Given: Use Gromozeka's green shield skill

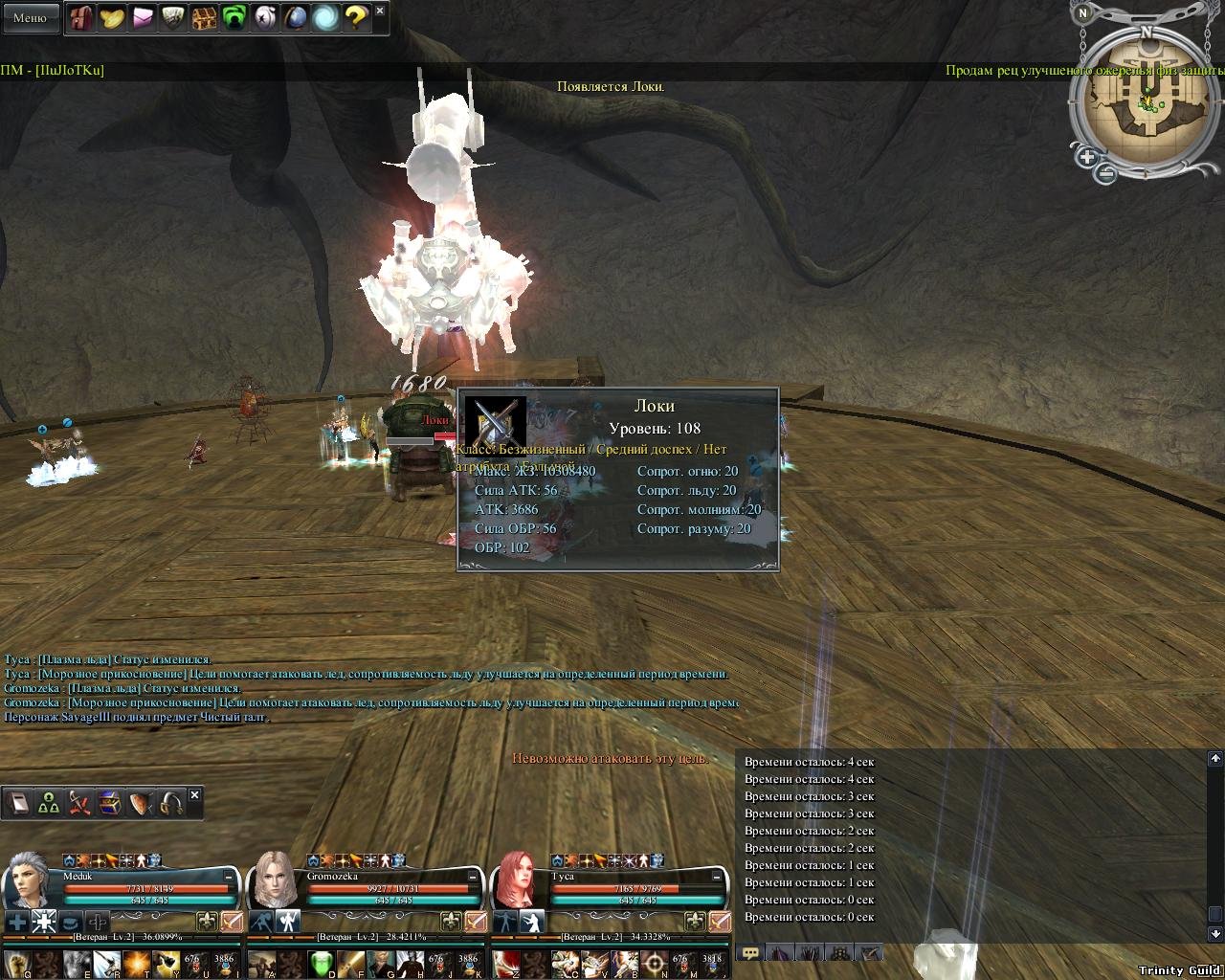Looking at the screenshot, I should pyautogui.click(x=323, y=962).
